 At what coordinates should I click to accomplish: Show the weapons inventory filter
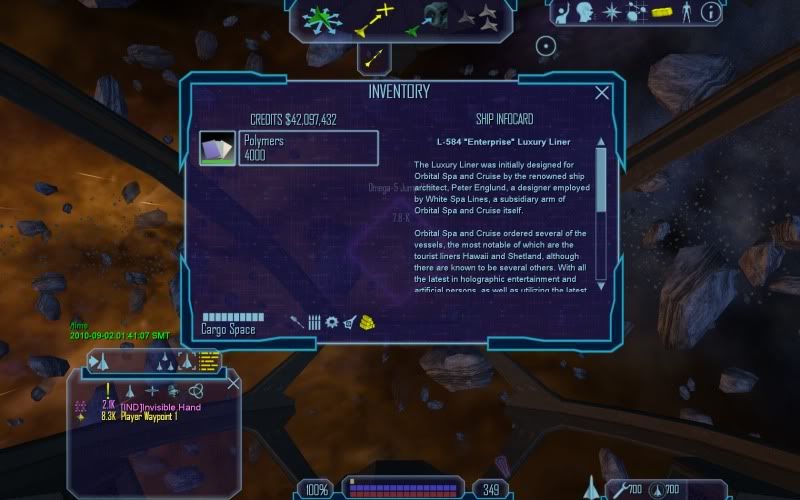click(x=297, y=322)
